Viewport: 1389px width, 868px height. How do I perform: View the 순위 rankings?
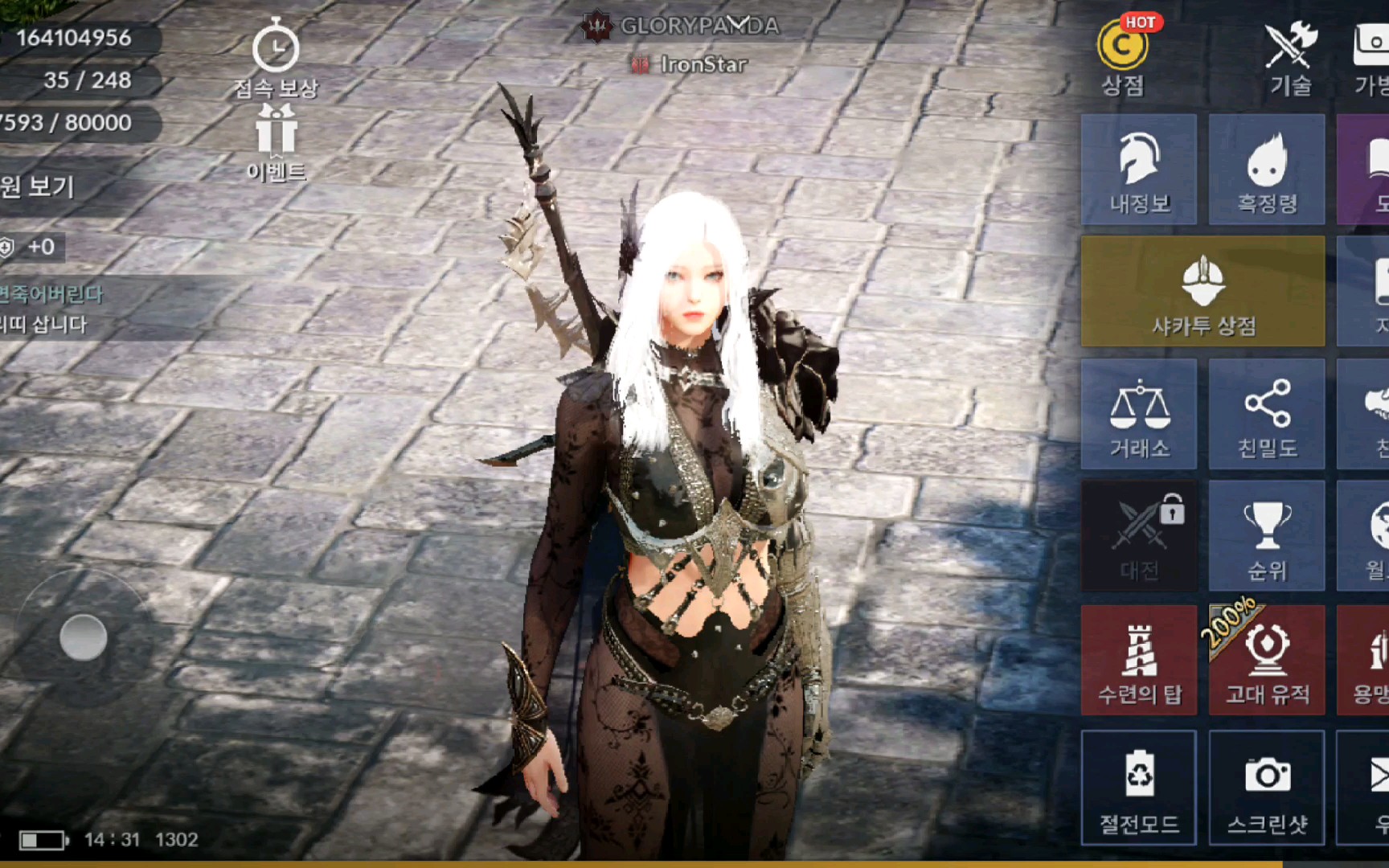click(x=1267, y=536)
